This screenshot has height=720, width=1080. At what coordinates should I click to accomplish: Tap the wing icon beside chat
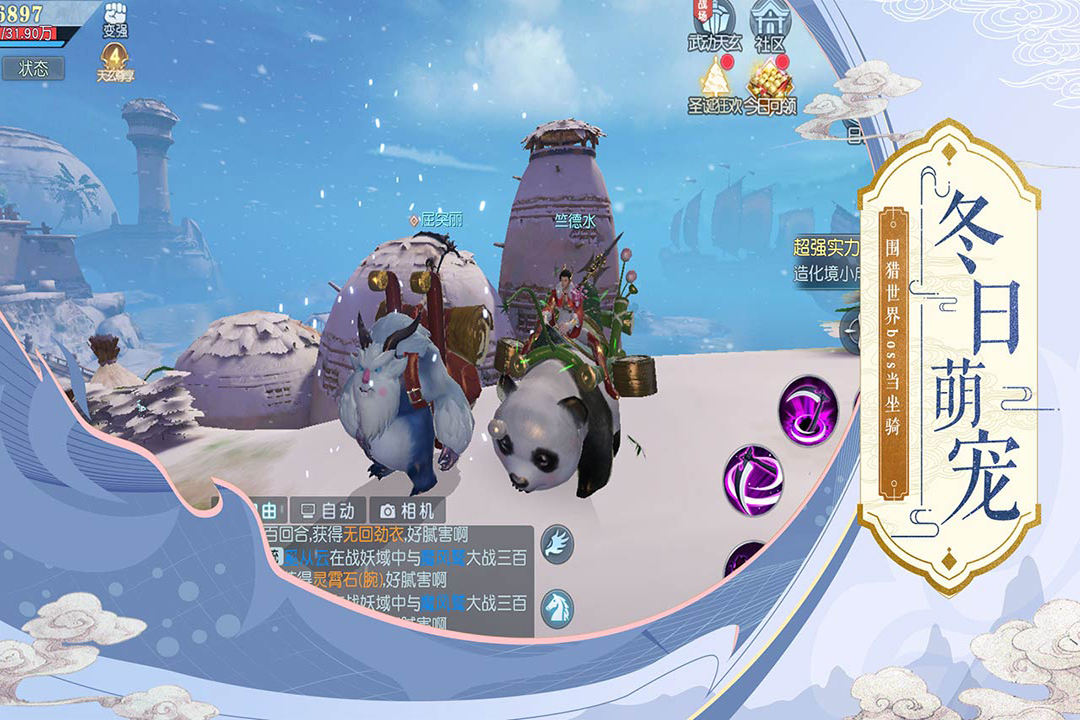pyautogui.click(x=557, y=544)
